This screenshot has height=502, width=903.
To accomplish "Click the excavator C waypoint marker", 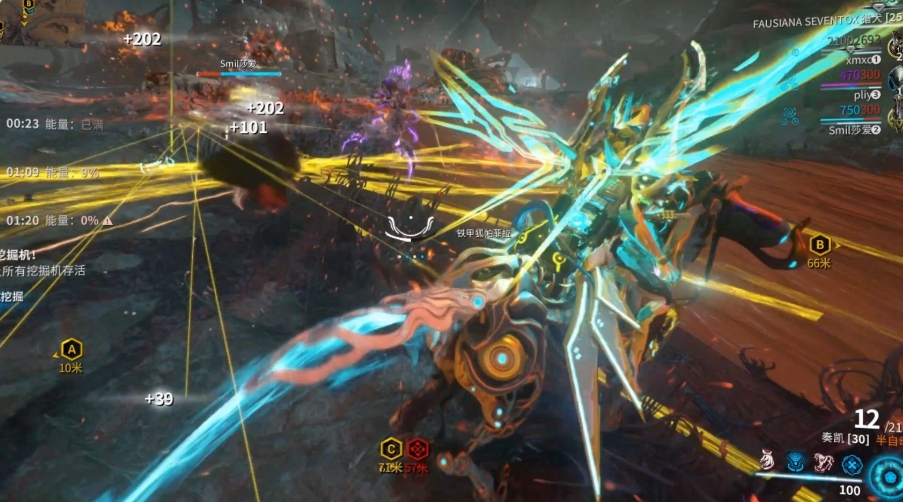I will 391,448.
